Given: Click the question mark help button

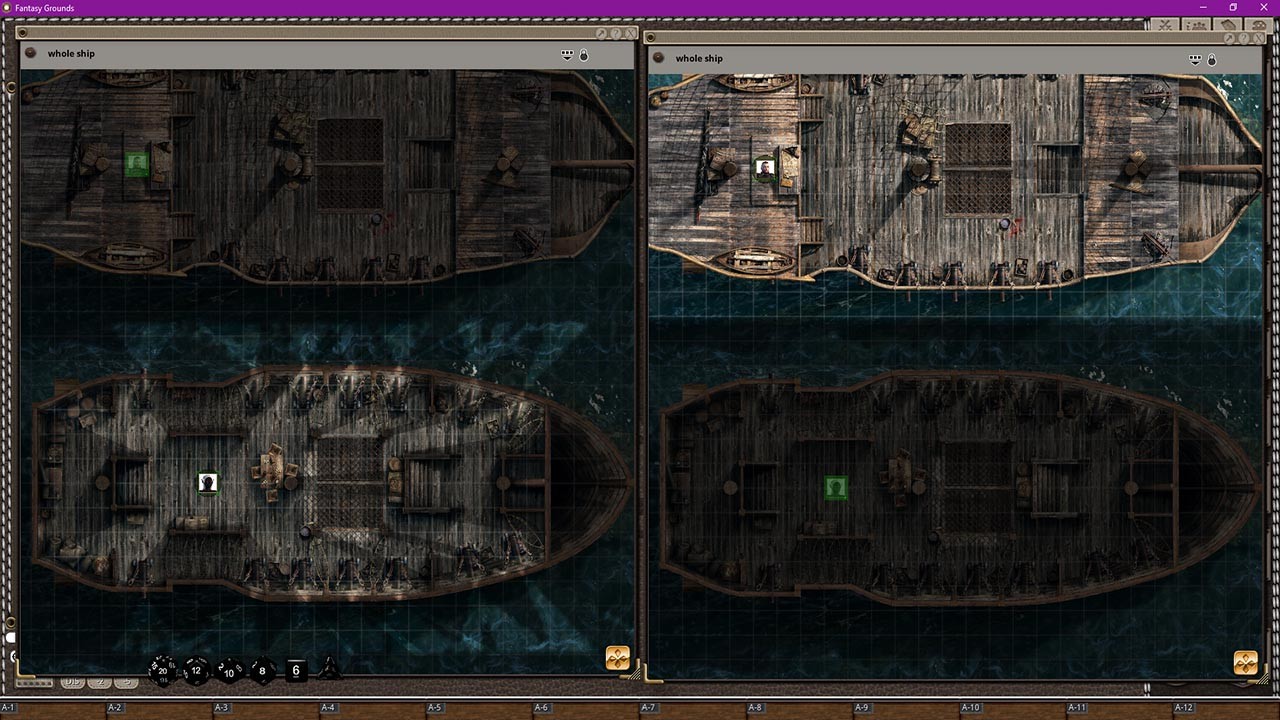Looking at the screenshot, I should pos(1245,38).
